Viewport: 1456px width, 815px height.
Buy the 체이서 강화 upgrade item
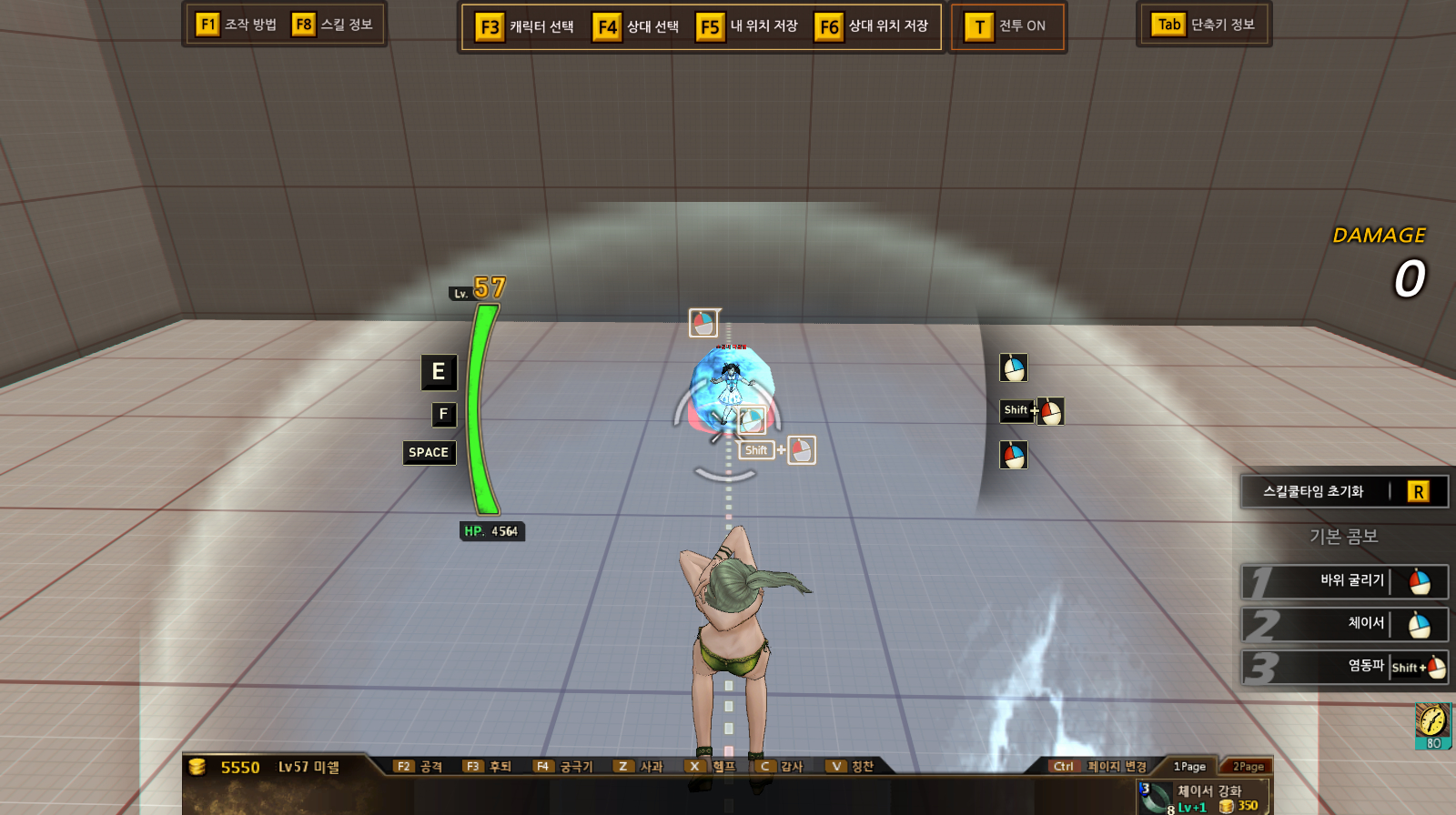pos(1201,798)
